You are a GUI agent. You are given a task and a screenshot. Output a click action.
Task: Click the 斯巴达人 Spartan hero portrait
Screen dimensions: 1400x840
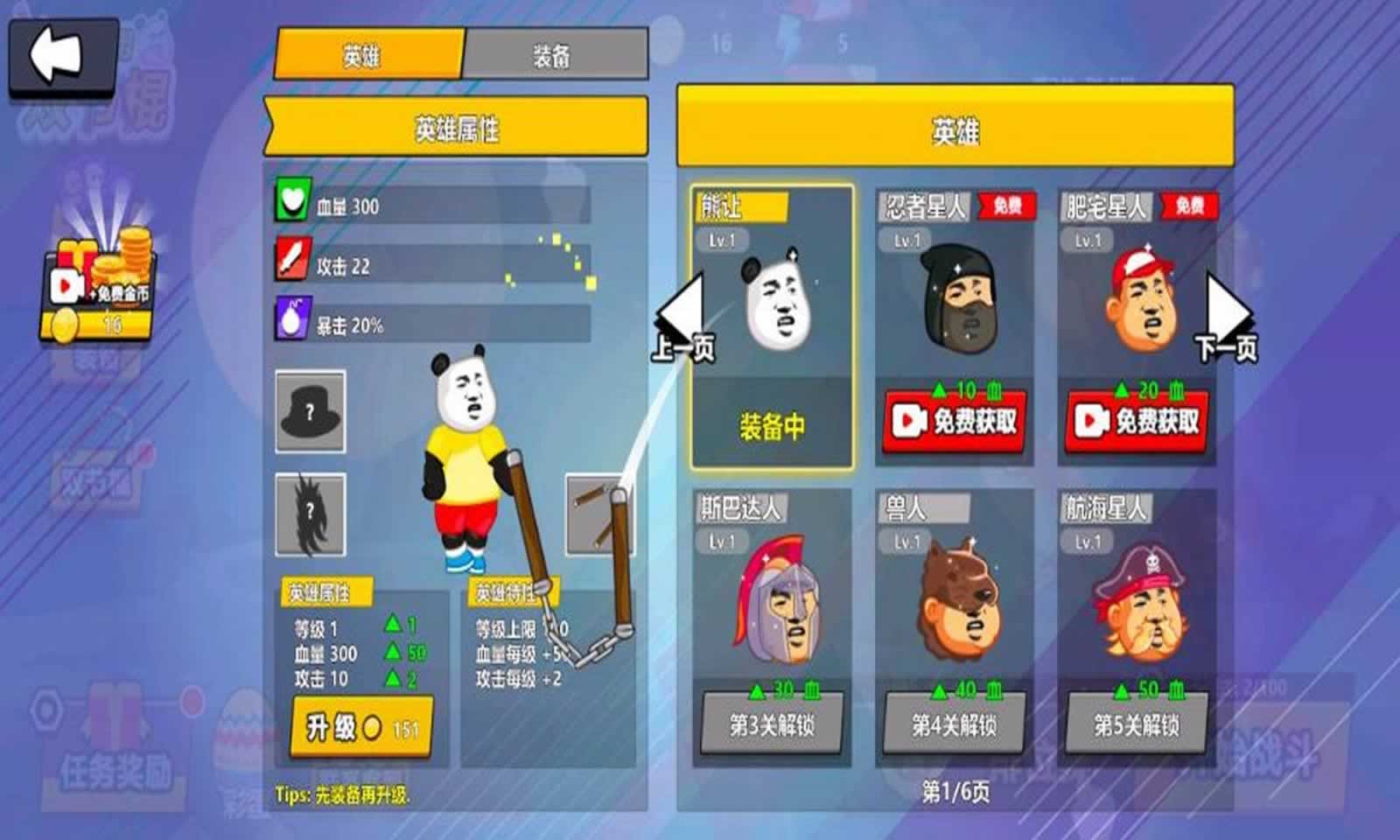coord(770,604)
